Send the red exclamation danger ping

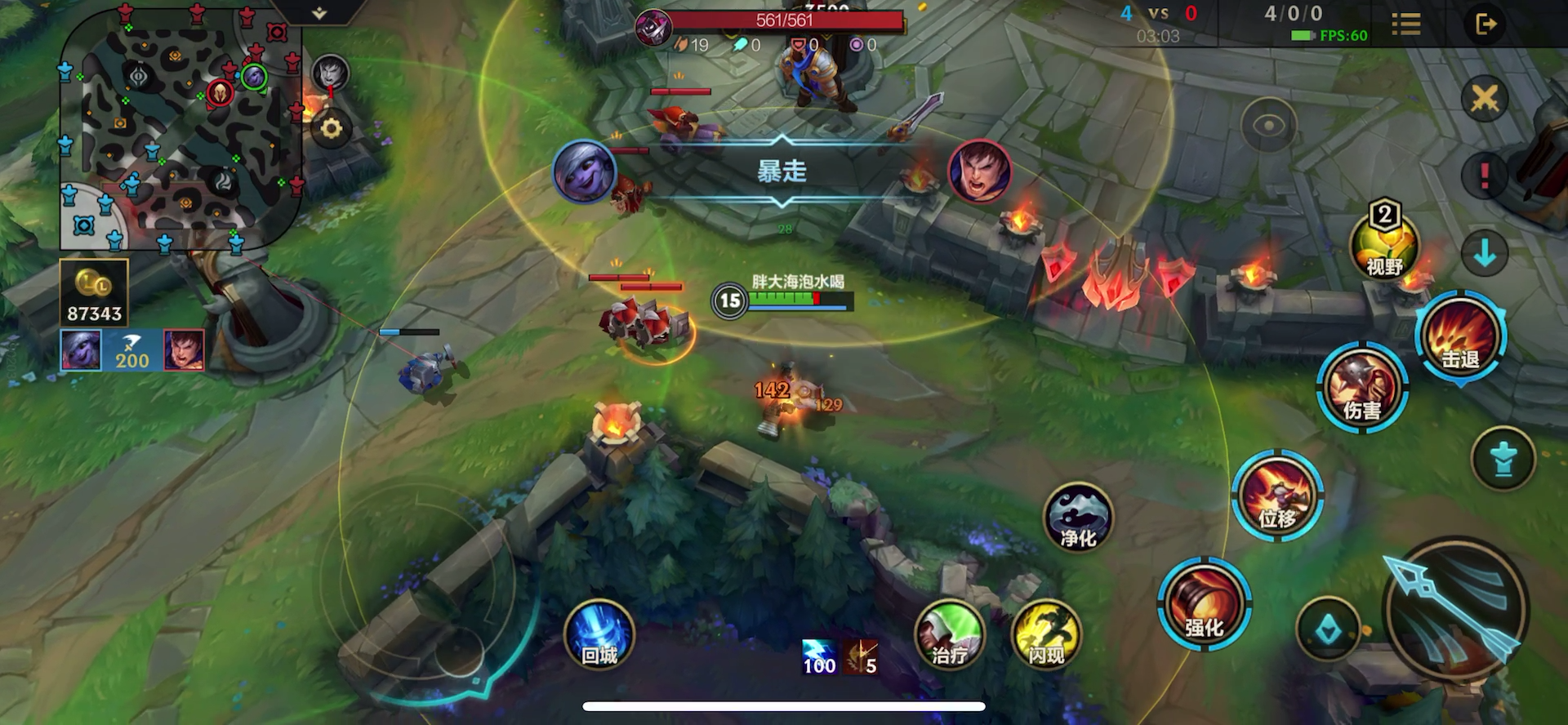click(1484, 176)
